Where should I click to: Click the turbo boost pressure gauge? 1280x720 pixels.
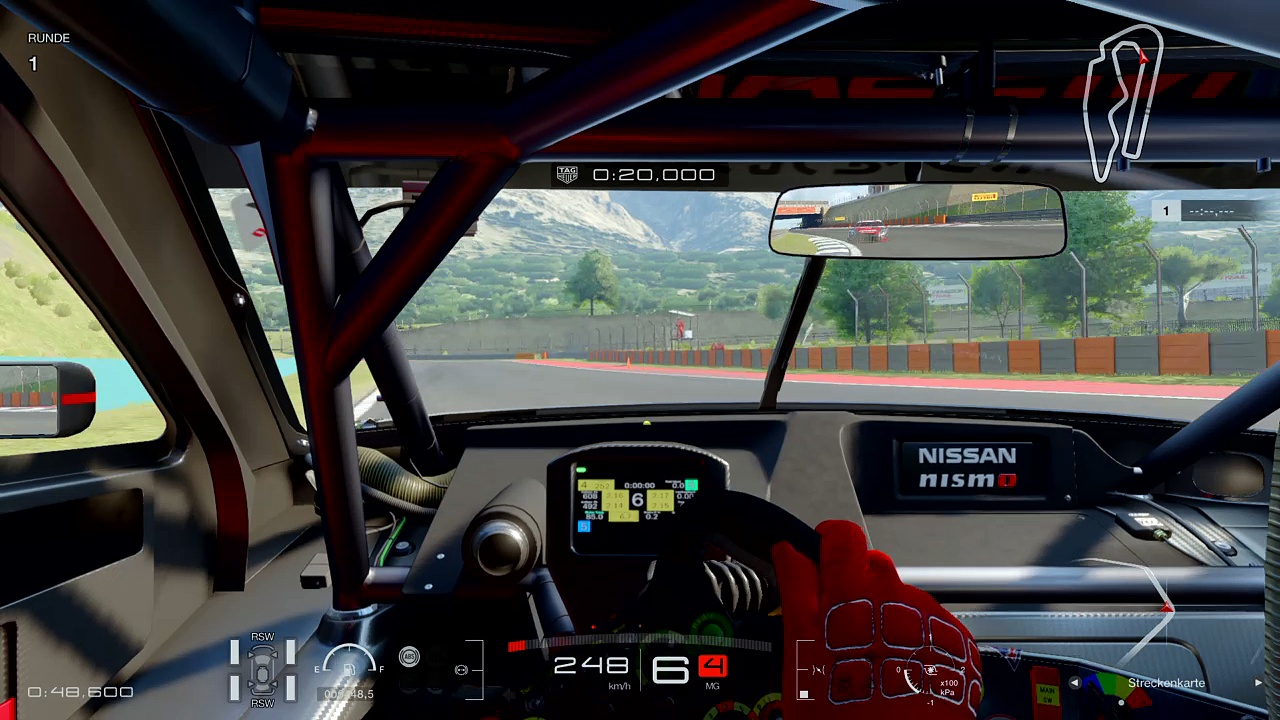(x=922, y=678)
